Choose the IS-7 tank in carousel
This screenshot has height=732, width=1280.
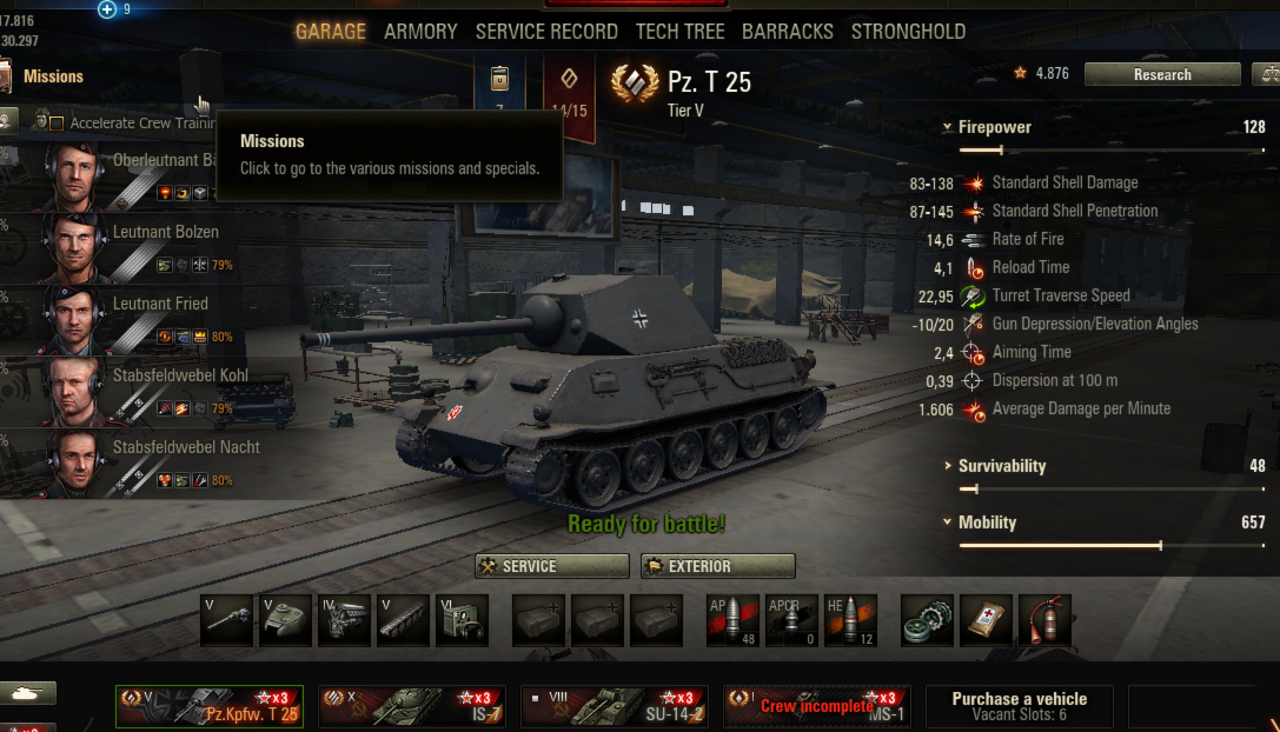412,706
